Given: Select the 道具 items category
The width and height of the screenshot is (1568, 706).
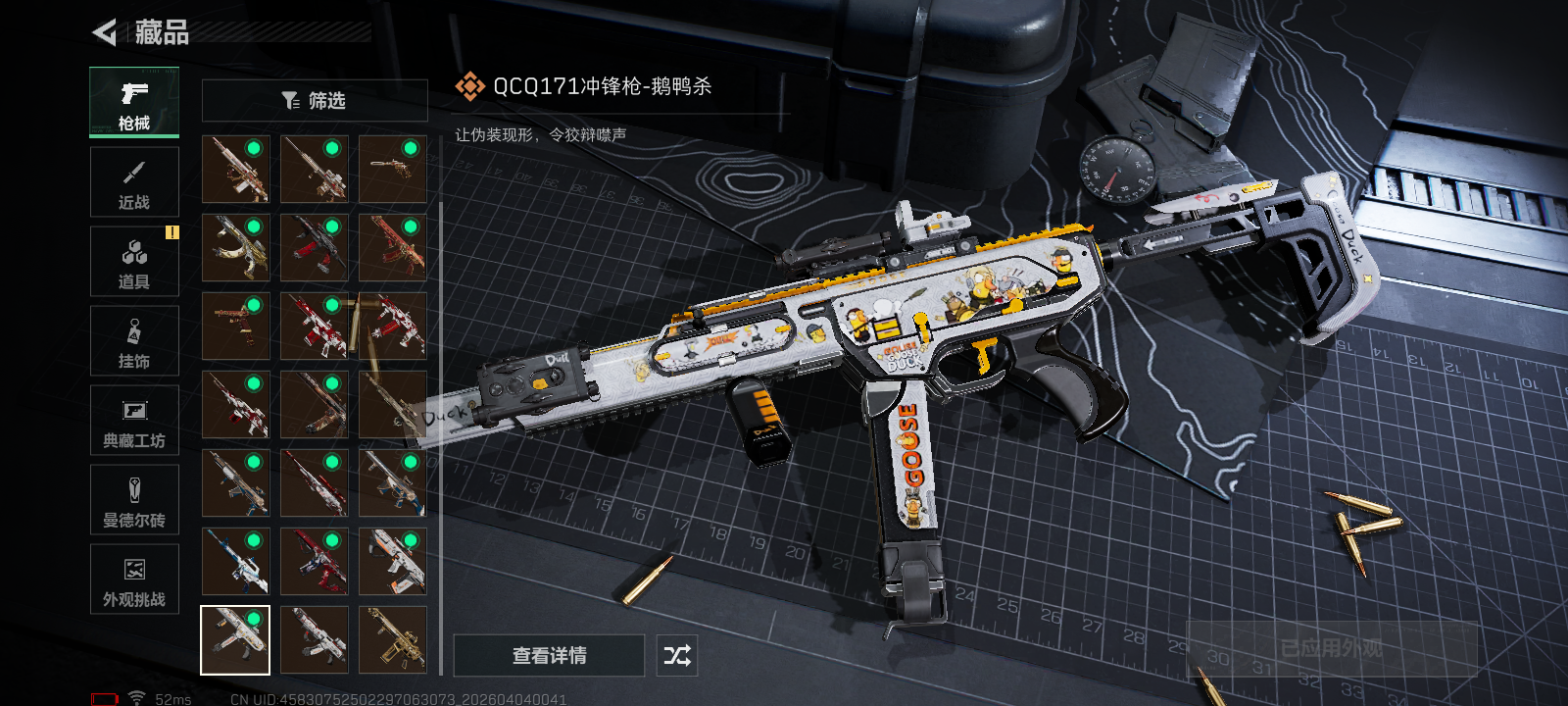Looking at the screenshot, I should point(134,262).
